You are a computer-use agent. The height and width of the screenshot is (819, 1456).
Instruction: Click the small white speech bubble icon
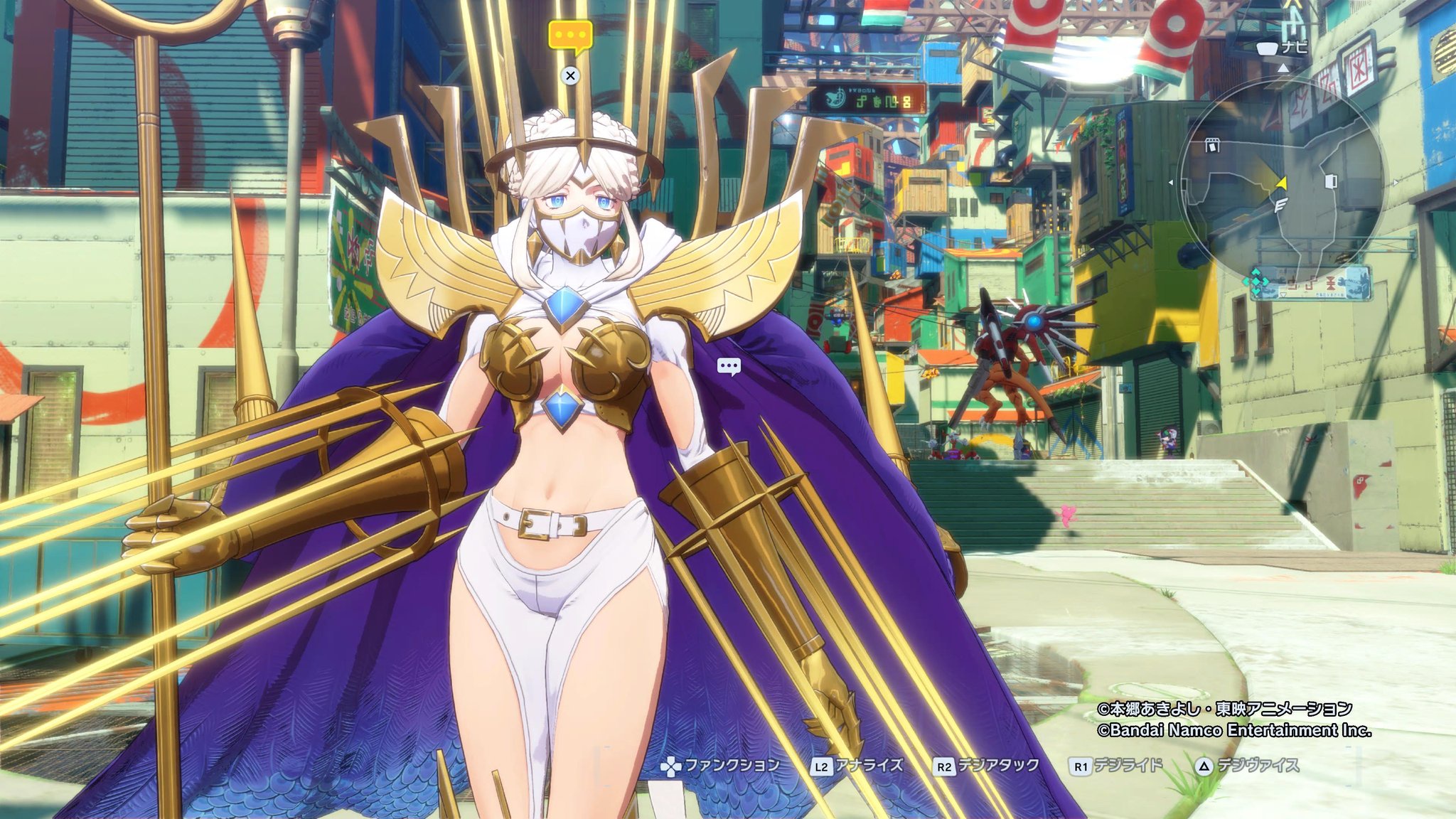tap(729, 367)
